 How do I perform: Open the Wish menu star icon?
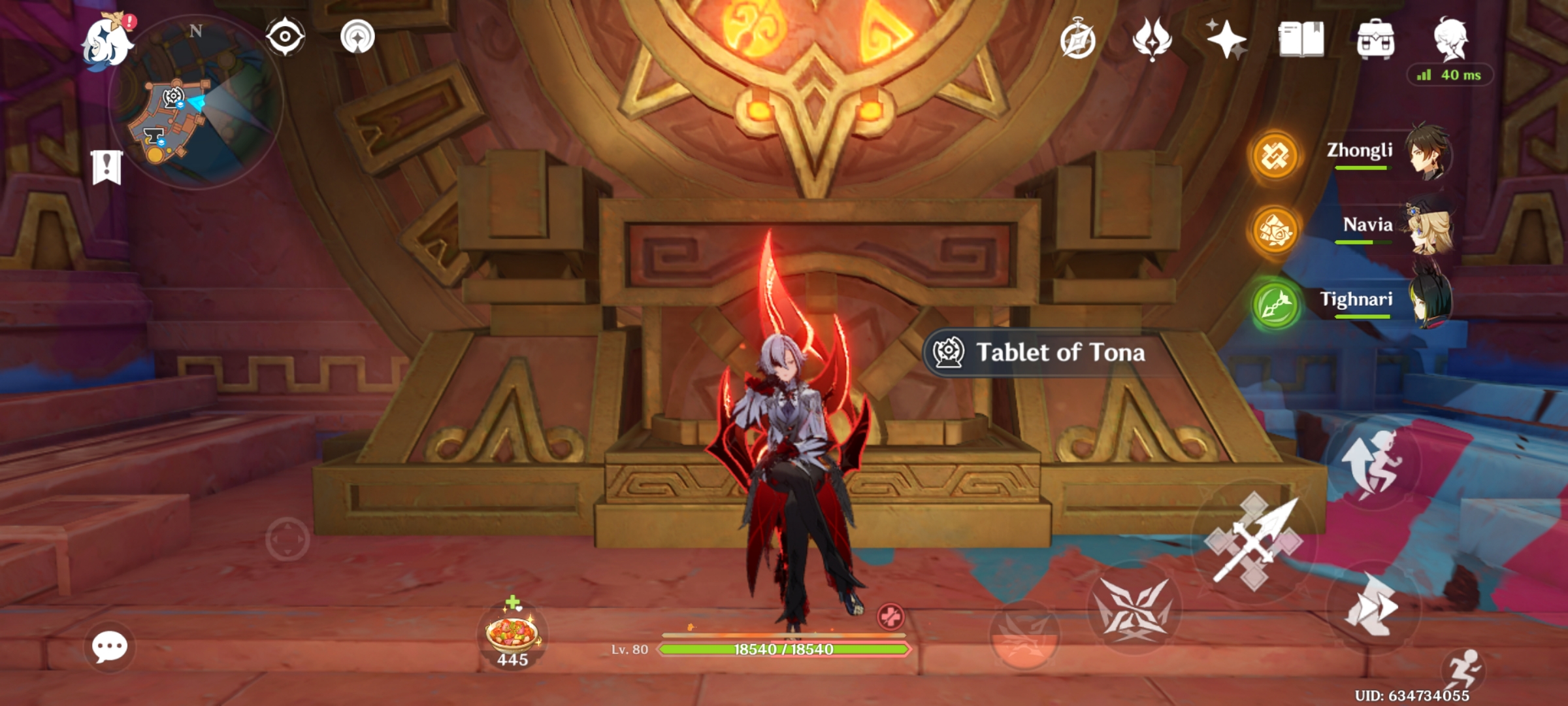pos(1228,41)
